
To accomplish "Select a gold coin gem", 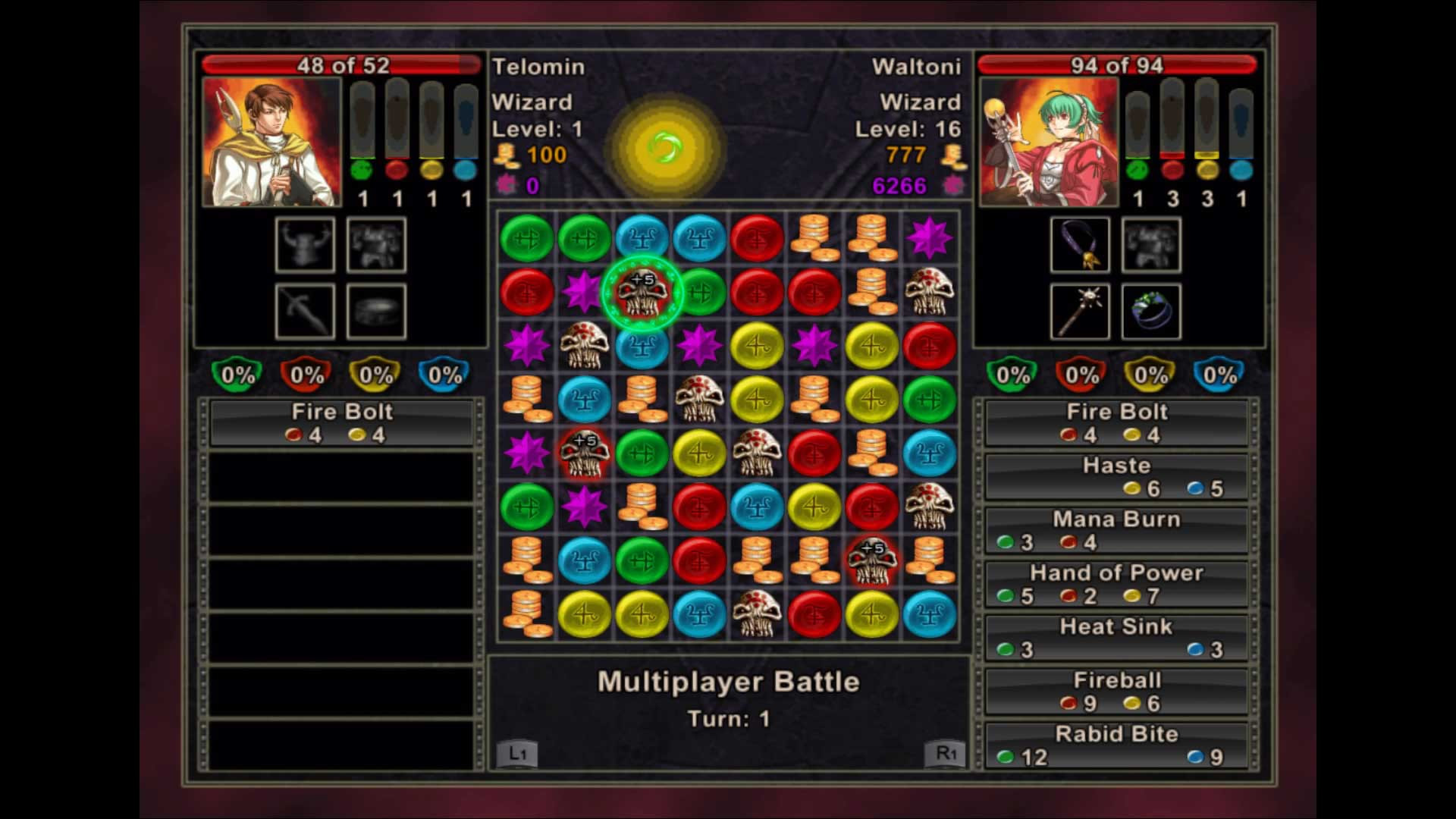I will pyautogui.click(x=814, y=238).
